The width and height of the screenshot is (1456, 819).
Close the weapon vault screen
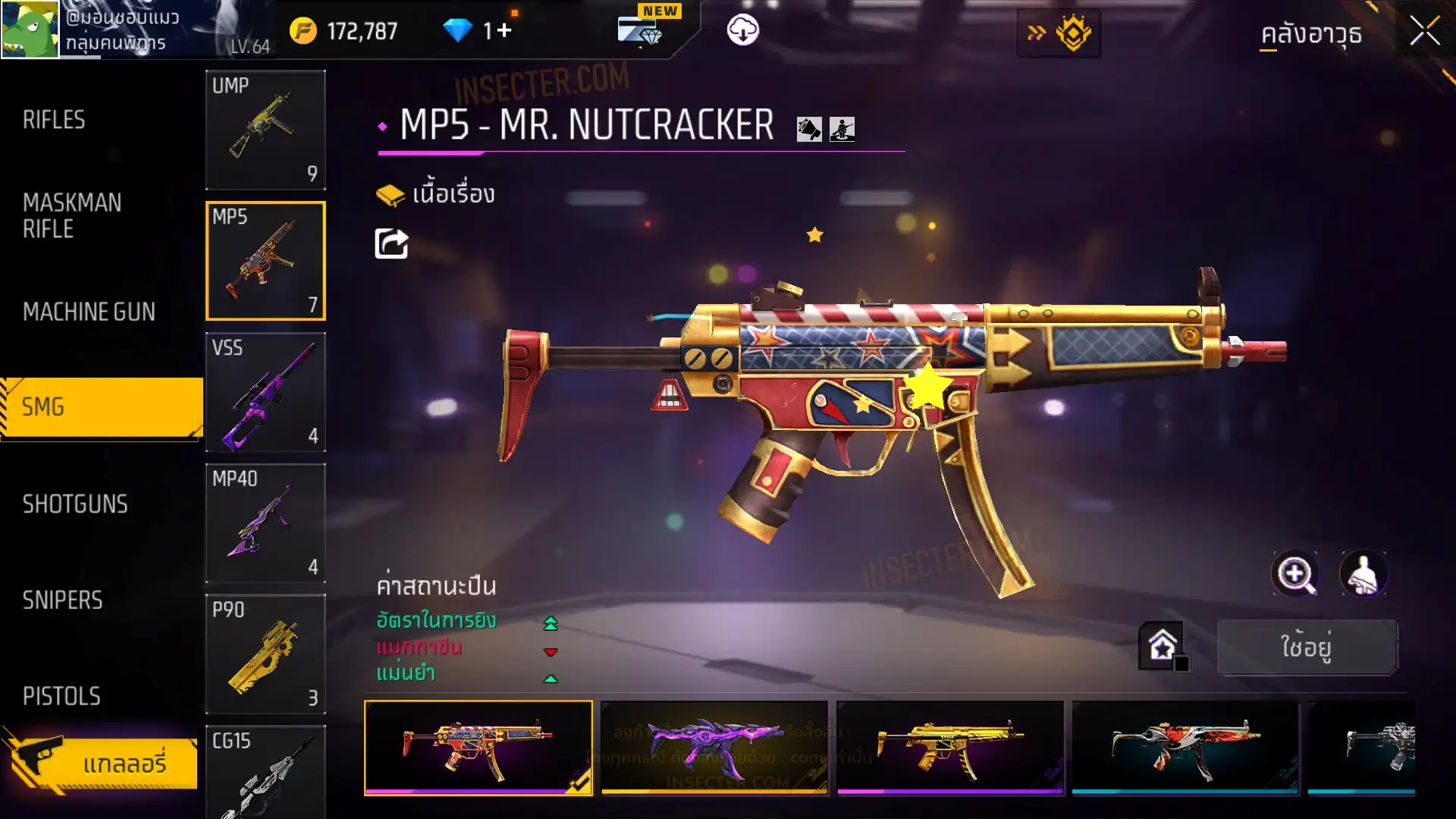point(1424,32)
